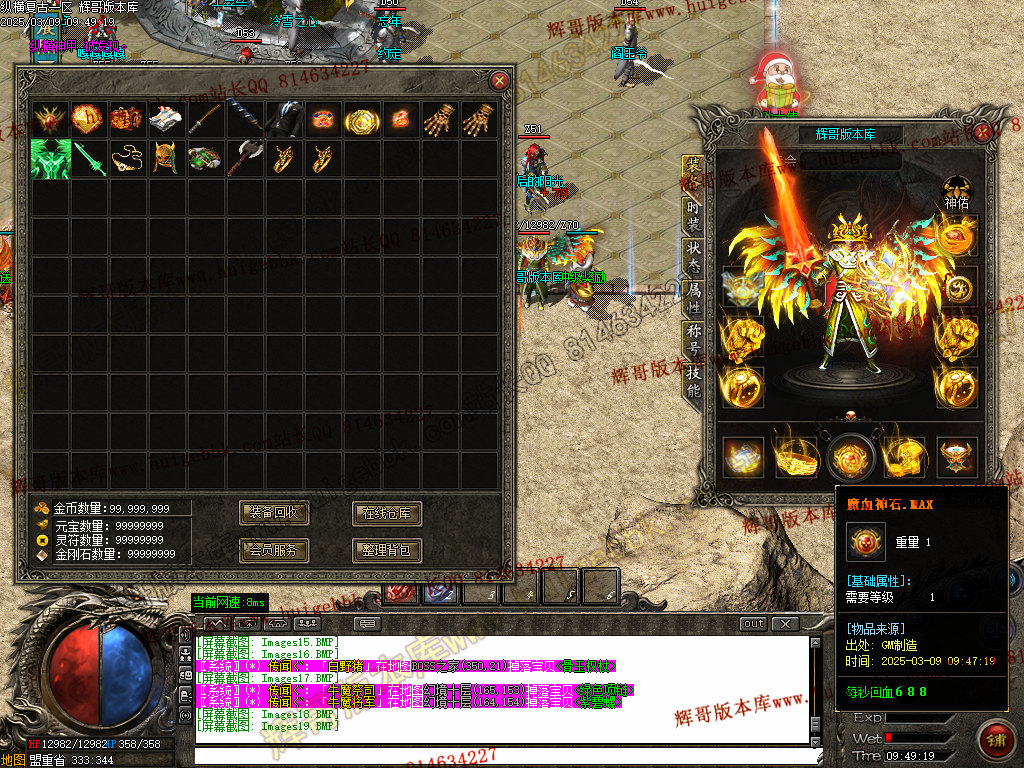Click the 神佑 divine blessing icon
The width and height of the screenshot is (1024, 768).
pos(957,187)
